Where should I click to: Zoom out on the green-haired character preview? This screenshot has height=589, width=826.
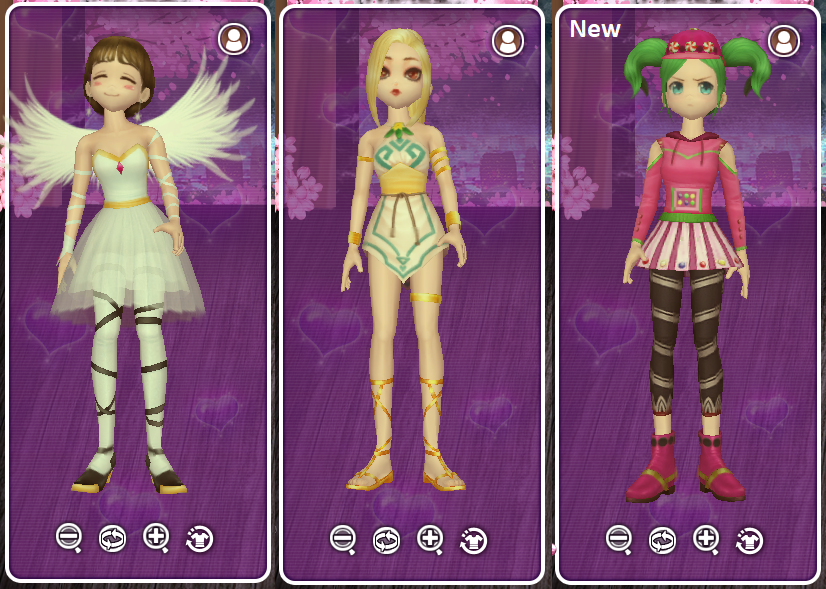click(619, 538)
